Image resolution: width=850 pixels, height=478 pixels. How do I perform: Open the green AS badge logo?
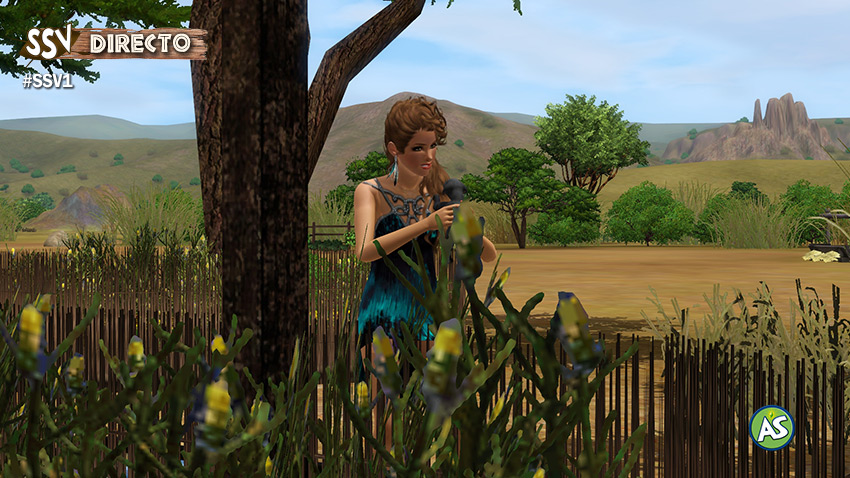[x=771, y=427]
